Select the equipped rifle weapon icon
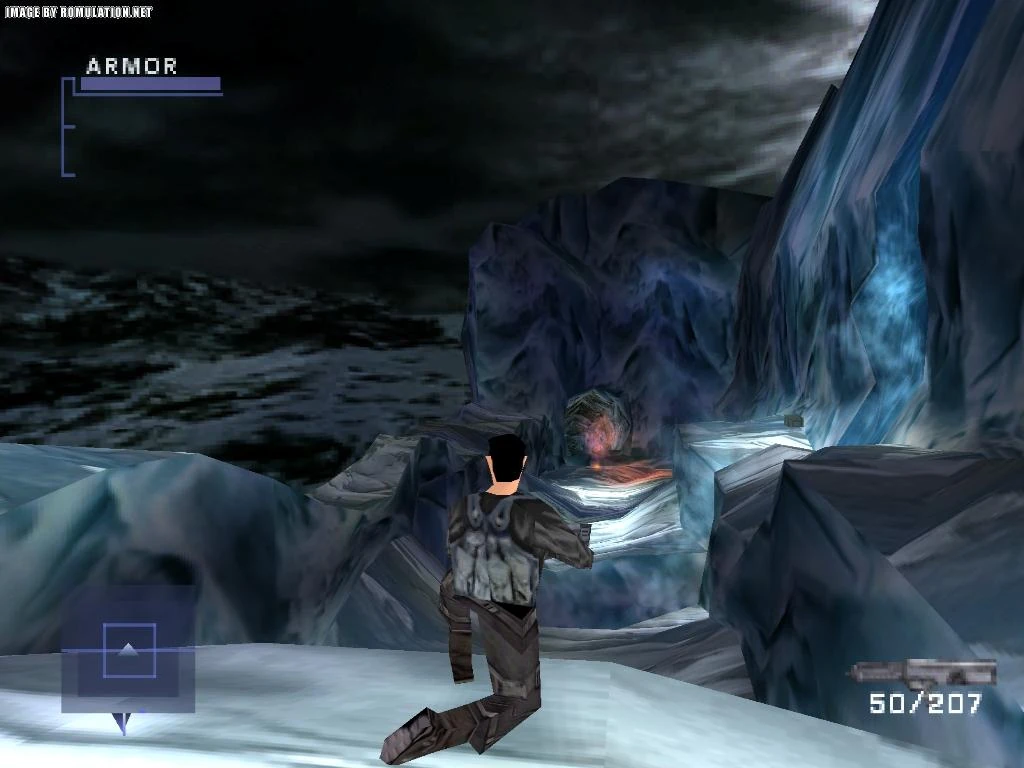This screenshot has height=768, width=1024. (923, 672)
